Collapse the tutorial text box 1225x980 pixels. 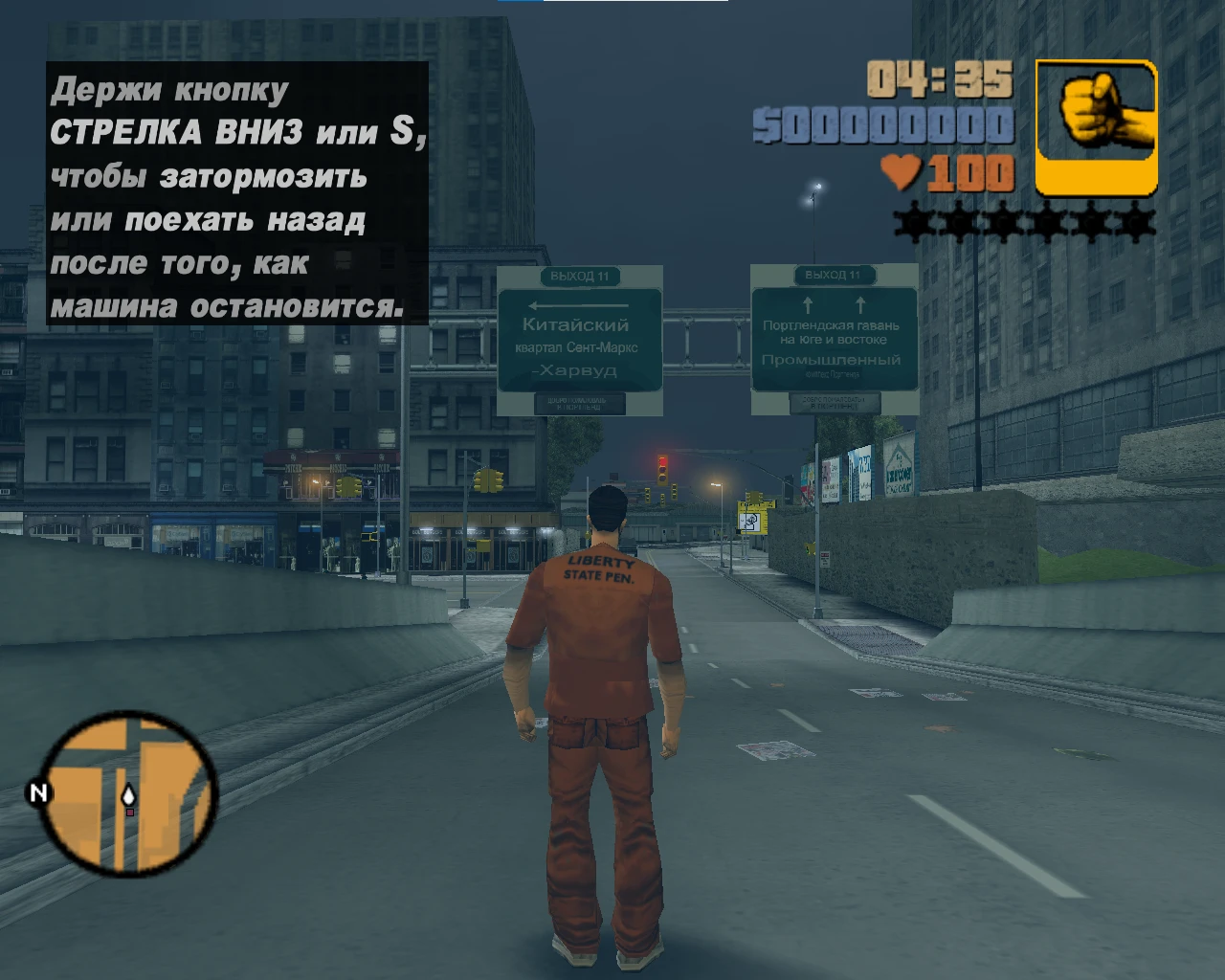(236, 194)
